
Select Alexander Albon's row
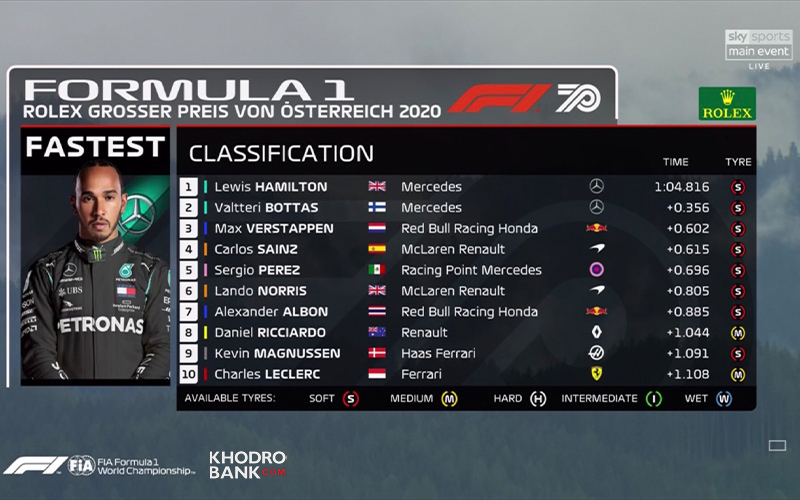(274, 312)
